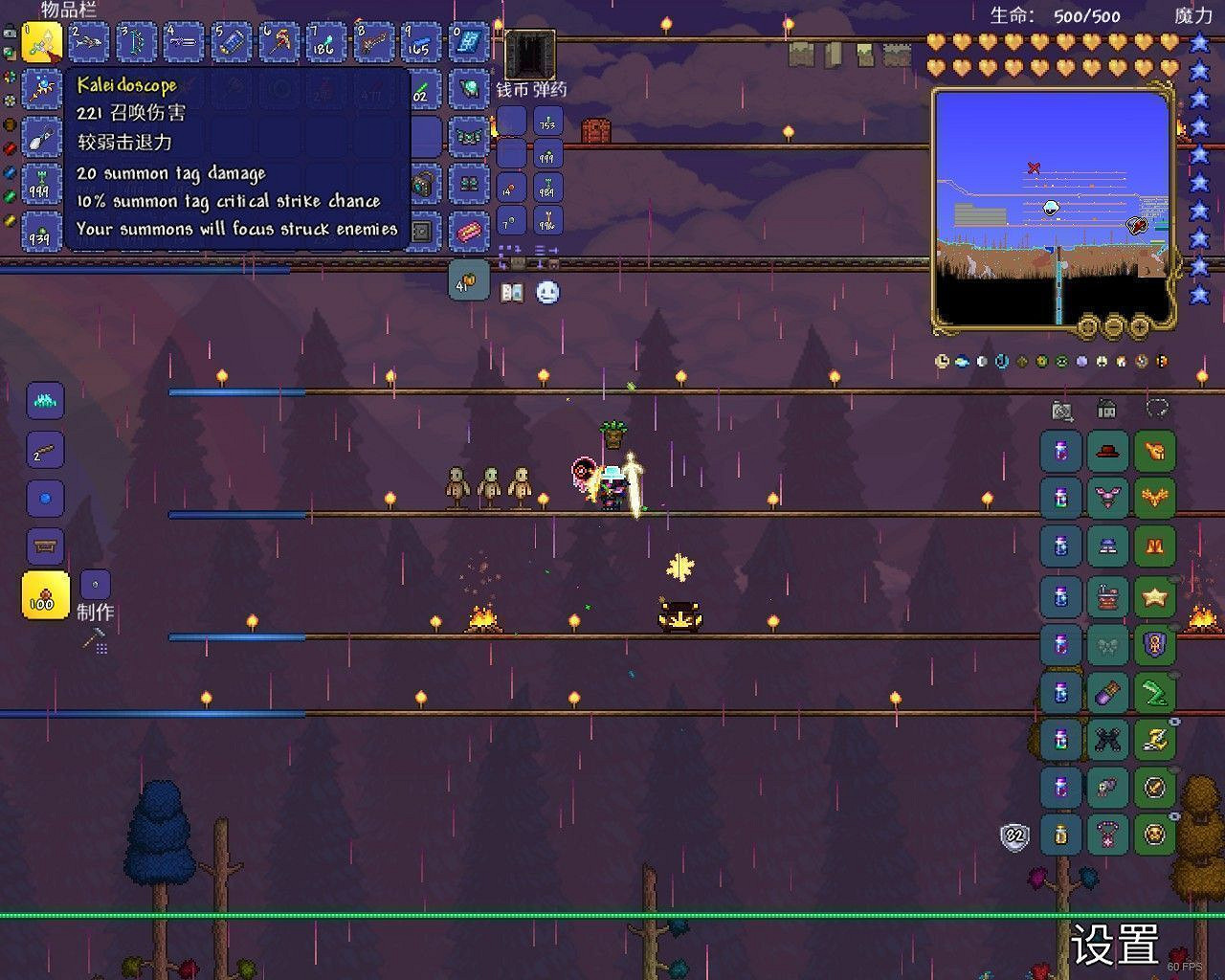Image resolution: width=1225 pixels, height=980 pixels.
Task: Click the fishing info fish icon under the minimap
Action: click(x=962, y=361)
